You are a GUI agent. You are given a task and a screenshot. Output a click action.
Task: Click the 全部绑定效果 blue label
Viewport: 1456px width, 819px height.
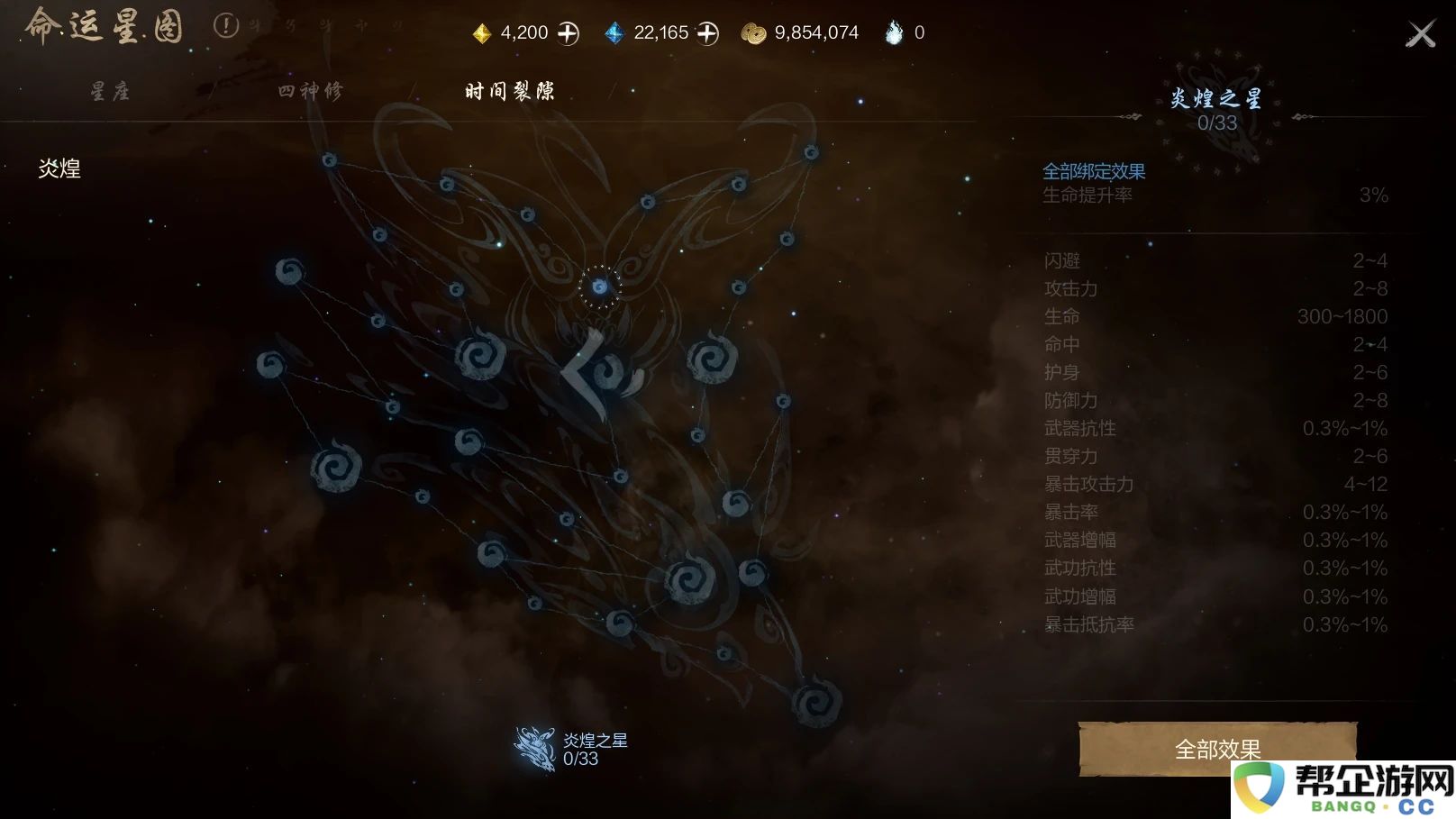coord(1094,171)
